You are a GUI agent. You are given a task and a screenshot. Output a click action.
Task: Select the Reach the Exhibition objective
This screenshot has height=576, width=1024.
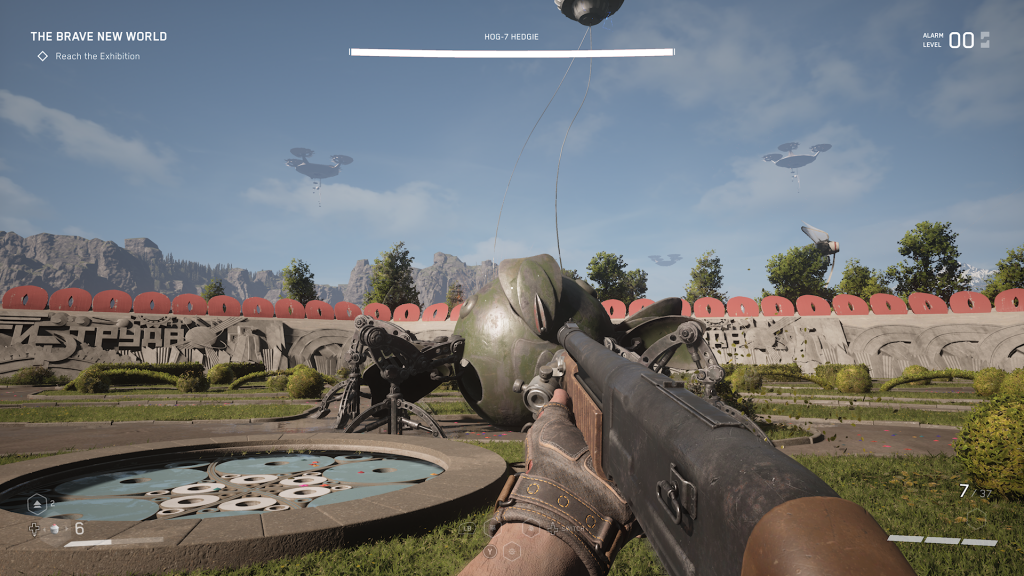97,56
